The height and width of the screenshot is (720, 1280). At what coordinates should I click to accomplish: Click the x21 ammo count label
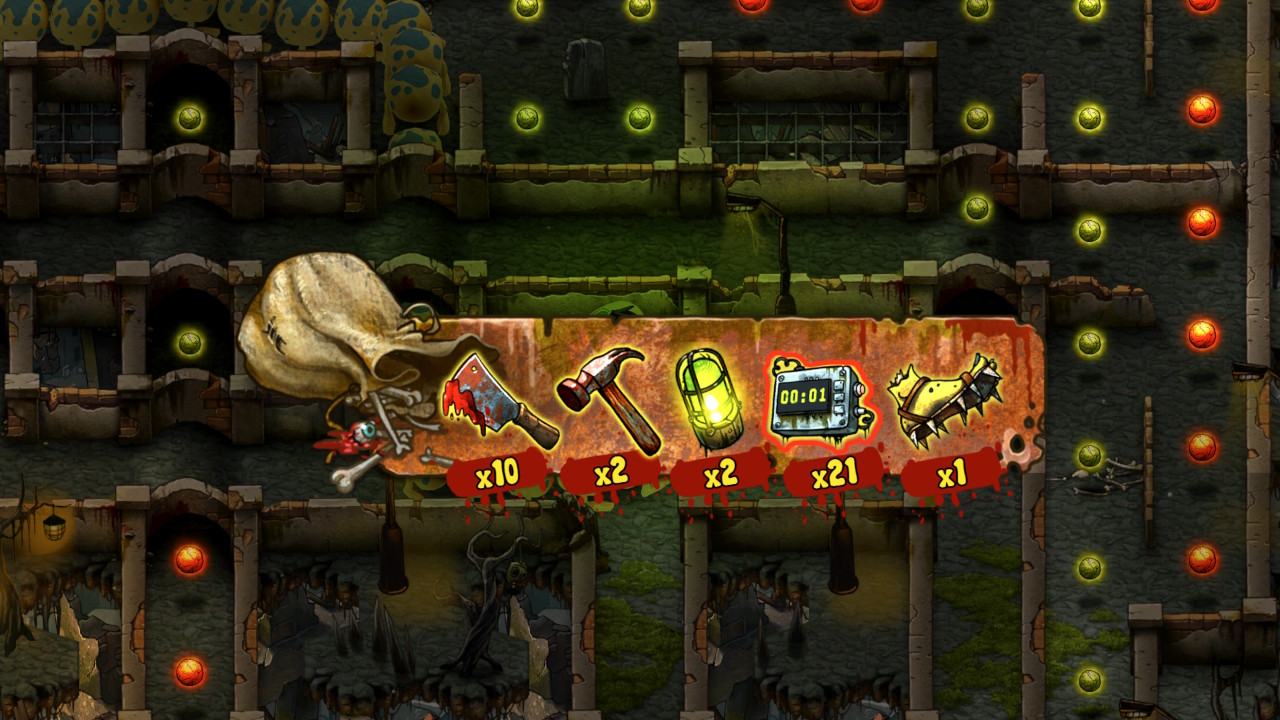click(835, 473)
